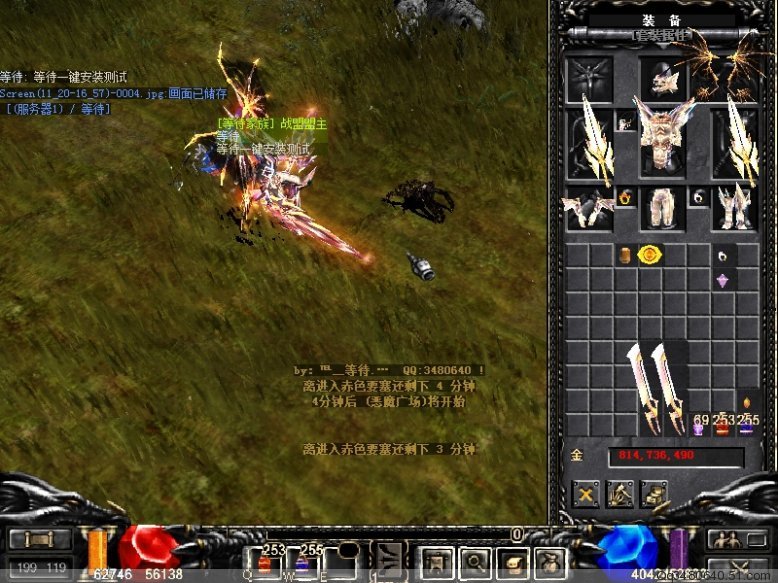Click the yellow round jewel in inventory
Viewport: 778px width, 583px height.
[649, 255]
